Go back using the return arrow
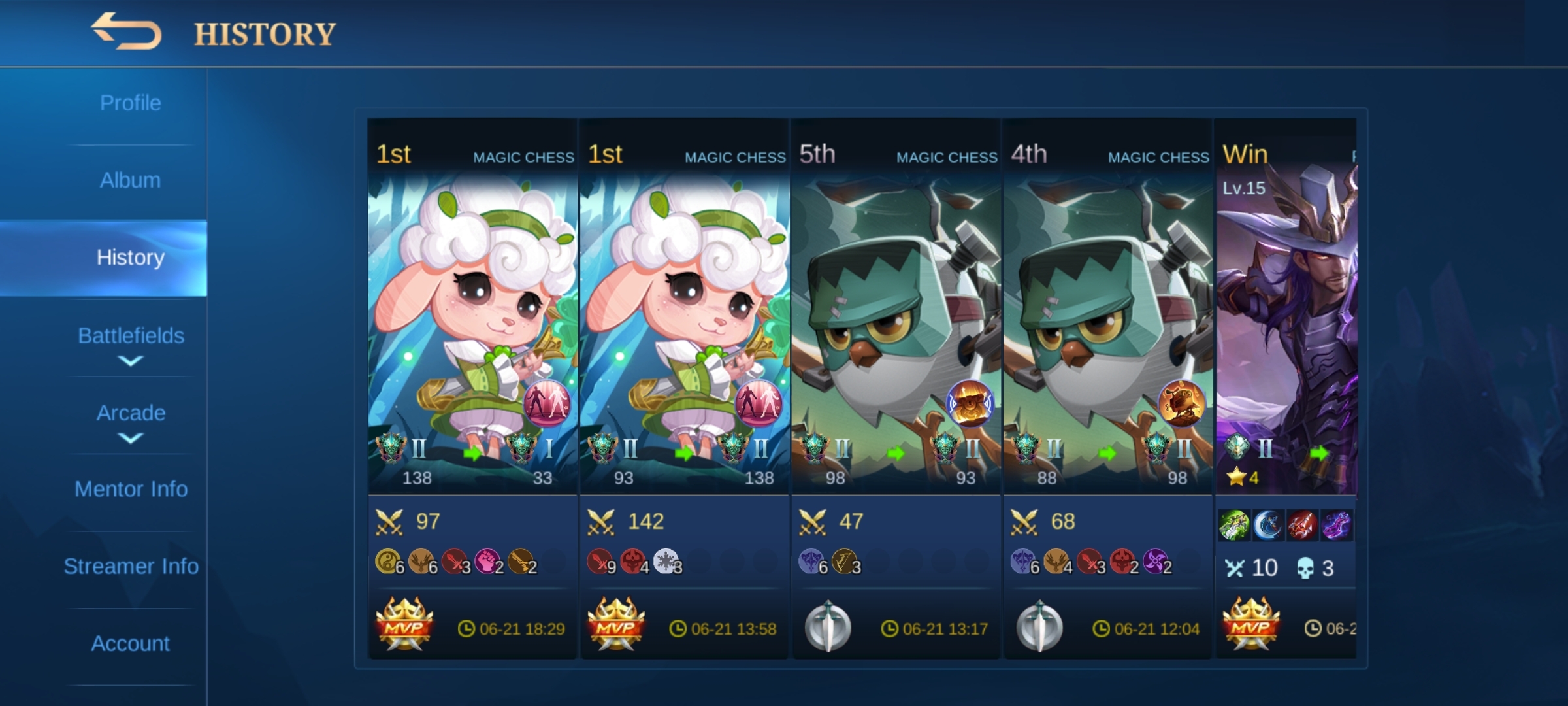The image size is (1568, 706). click(x=126, y=31)
